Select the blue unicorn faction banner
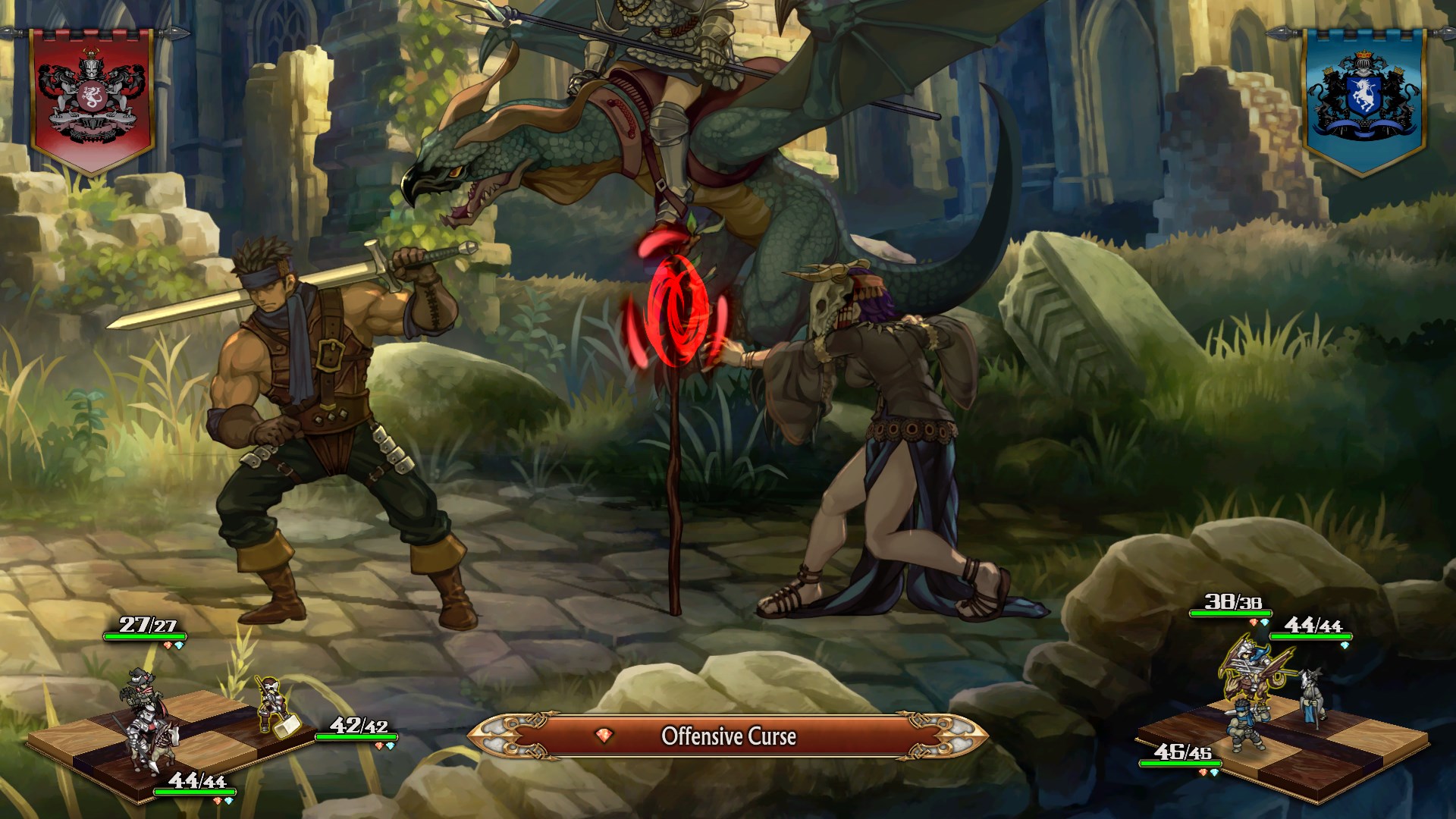The width and height of the screenshot is (1456, 819). pos(1363,97)
